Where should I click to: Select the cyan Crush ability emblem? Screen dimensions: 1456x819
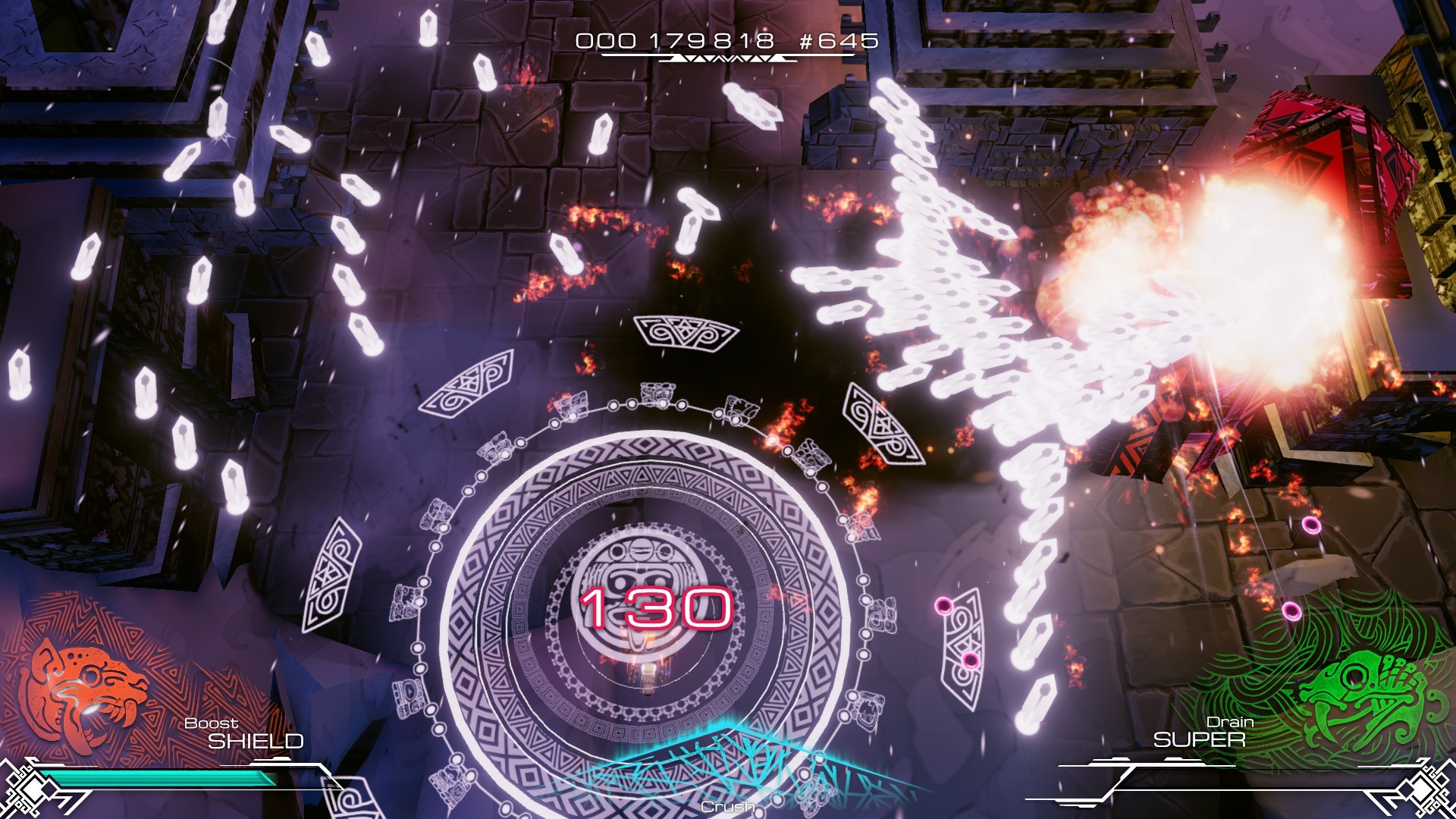pos(728,766)
